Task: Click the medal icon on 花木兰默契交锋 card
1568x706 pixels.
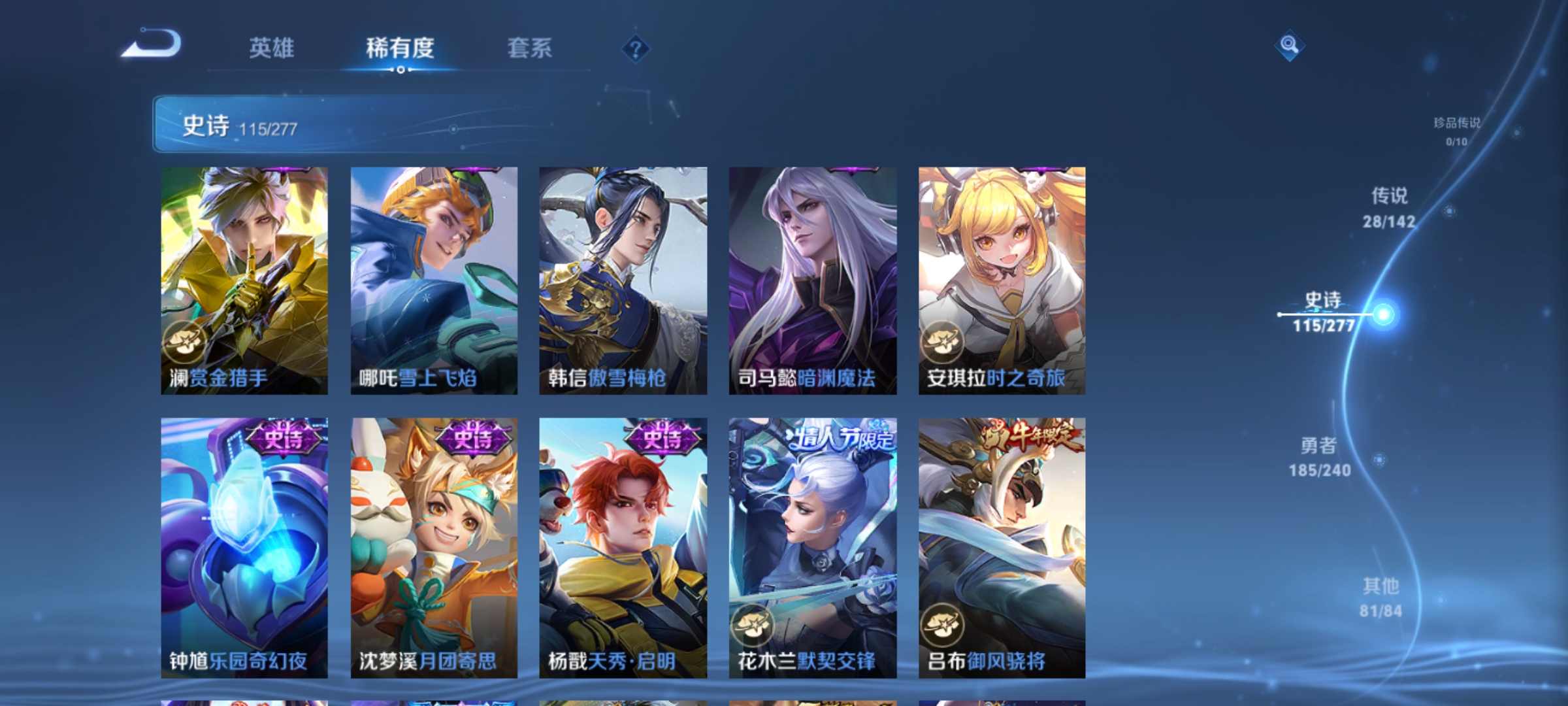Action: pos(751,626)
